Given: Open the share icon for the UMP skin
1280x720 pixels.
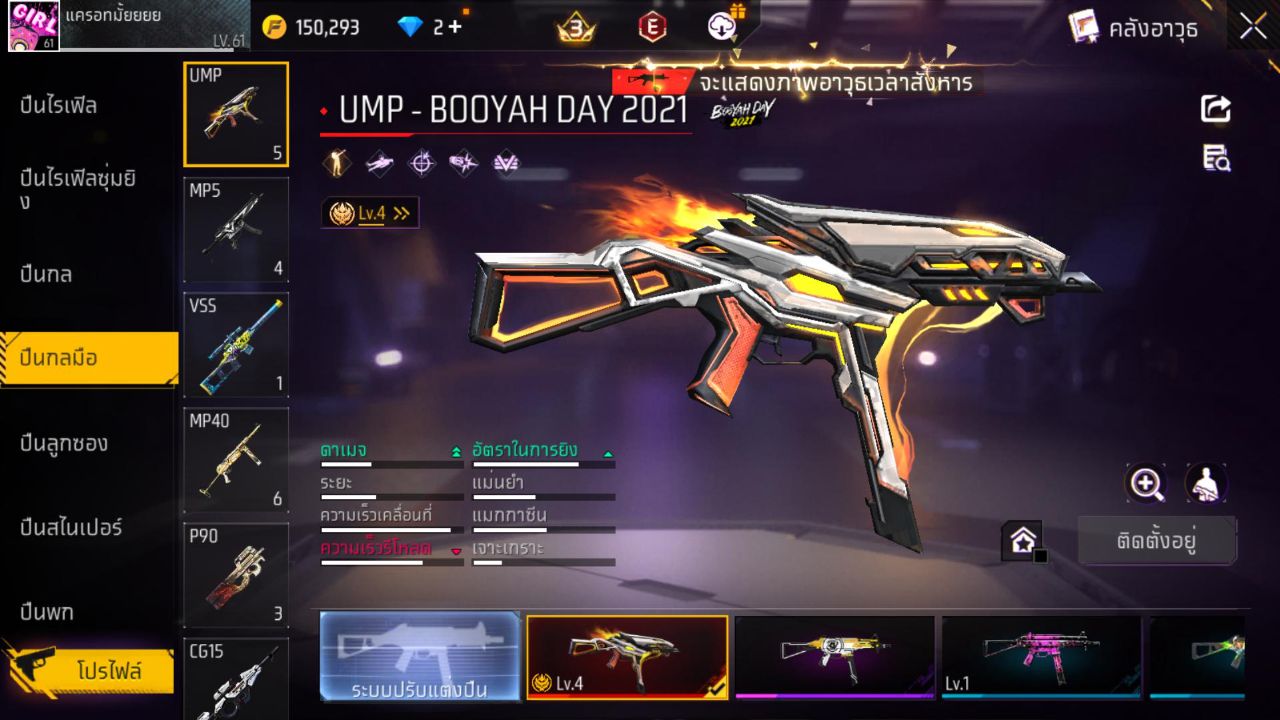Looking at the screenshot, I should tap(1214, 109).
